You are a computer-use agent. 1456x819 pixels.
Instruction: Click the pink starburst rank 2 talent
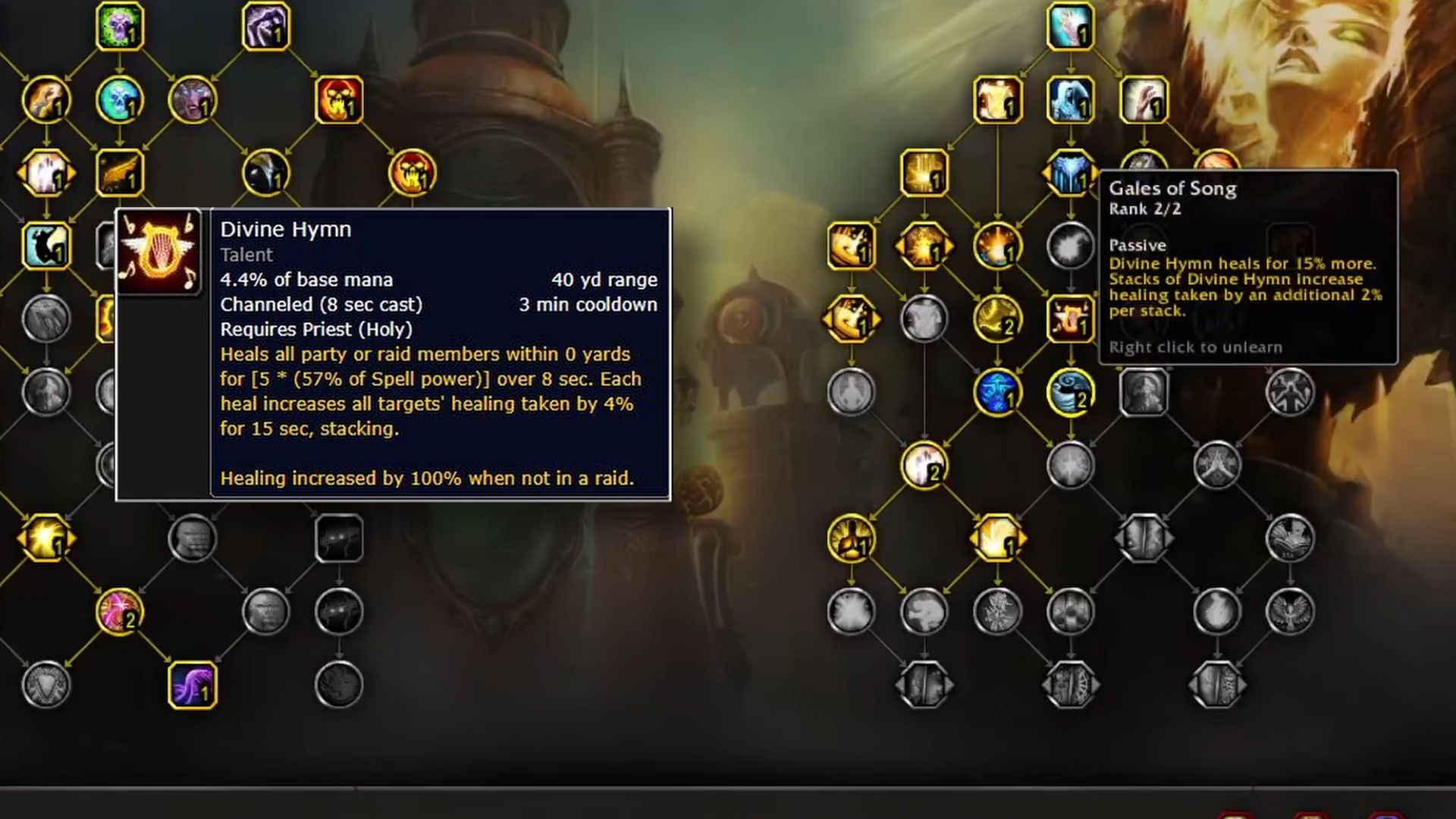pos(119,612)
